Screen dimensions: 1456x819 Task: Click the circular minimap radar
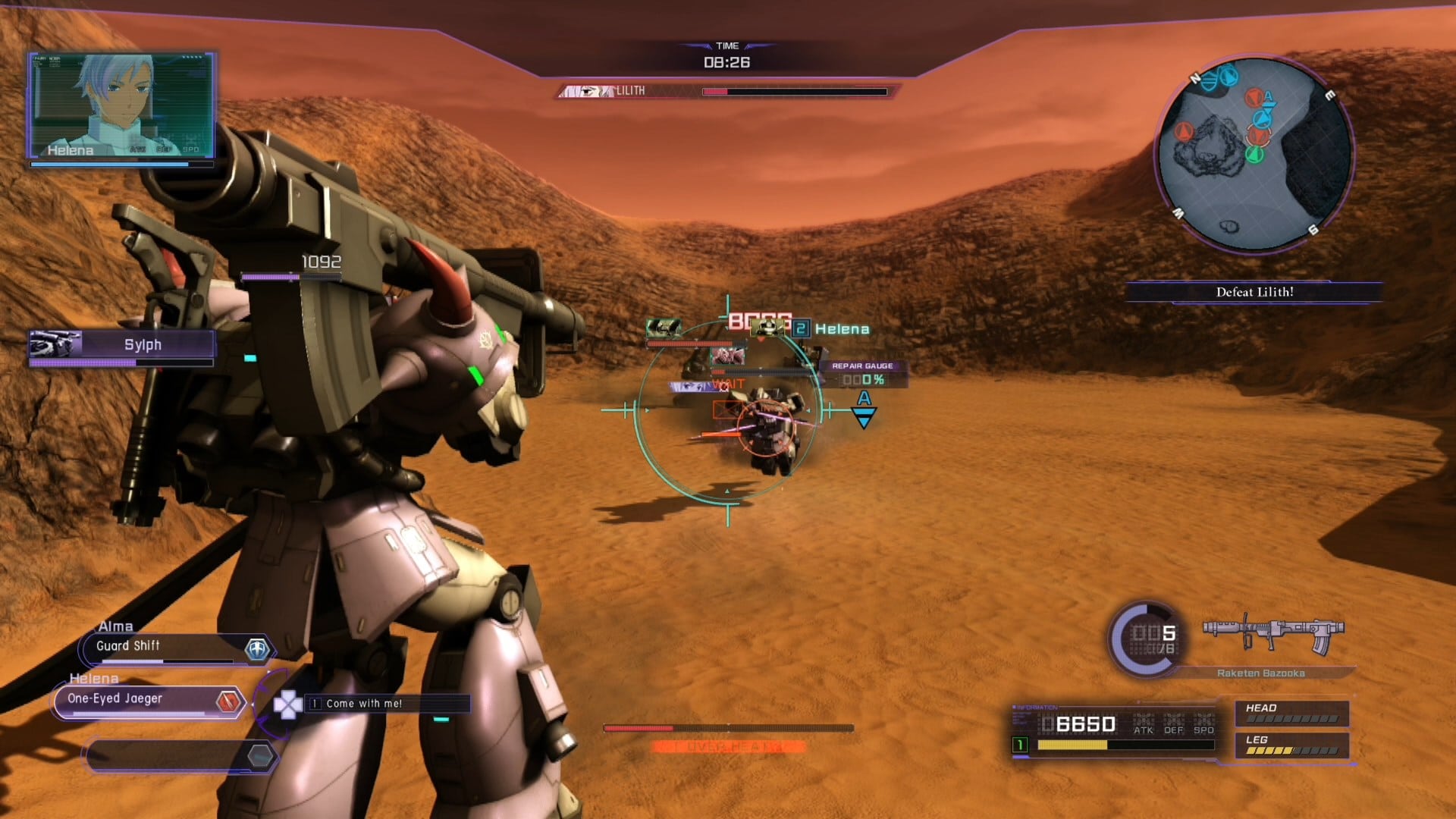click(1254, 154)
